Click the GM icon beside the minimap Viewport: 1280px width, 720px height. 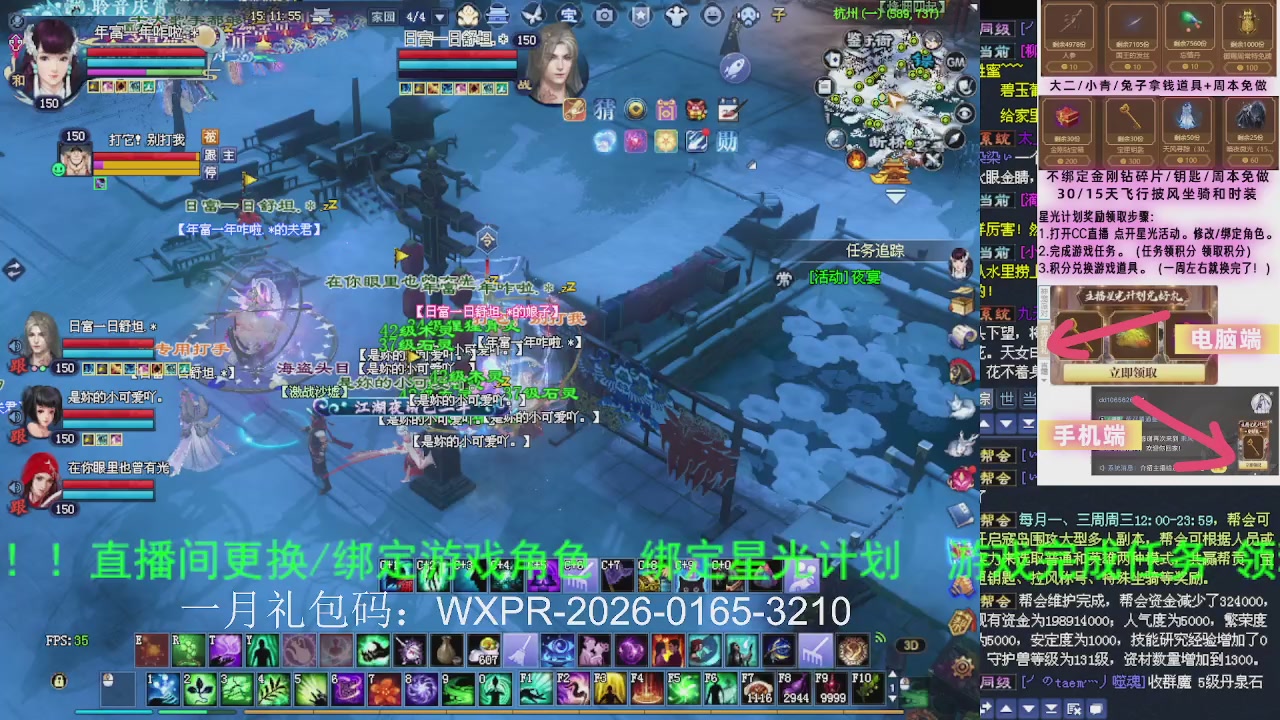pyautogui.click(x=955, y=61)
